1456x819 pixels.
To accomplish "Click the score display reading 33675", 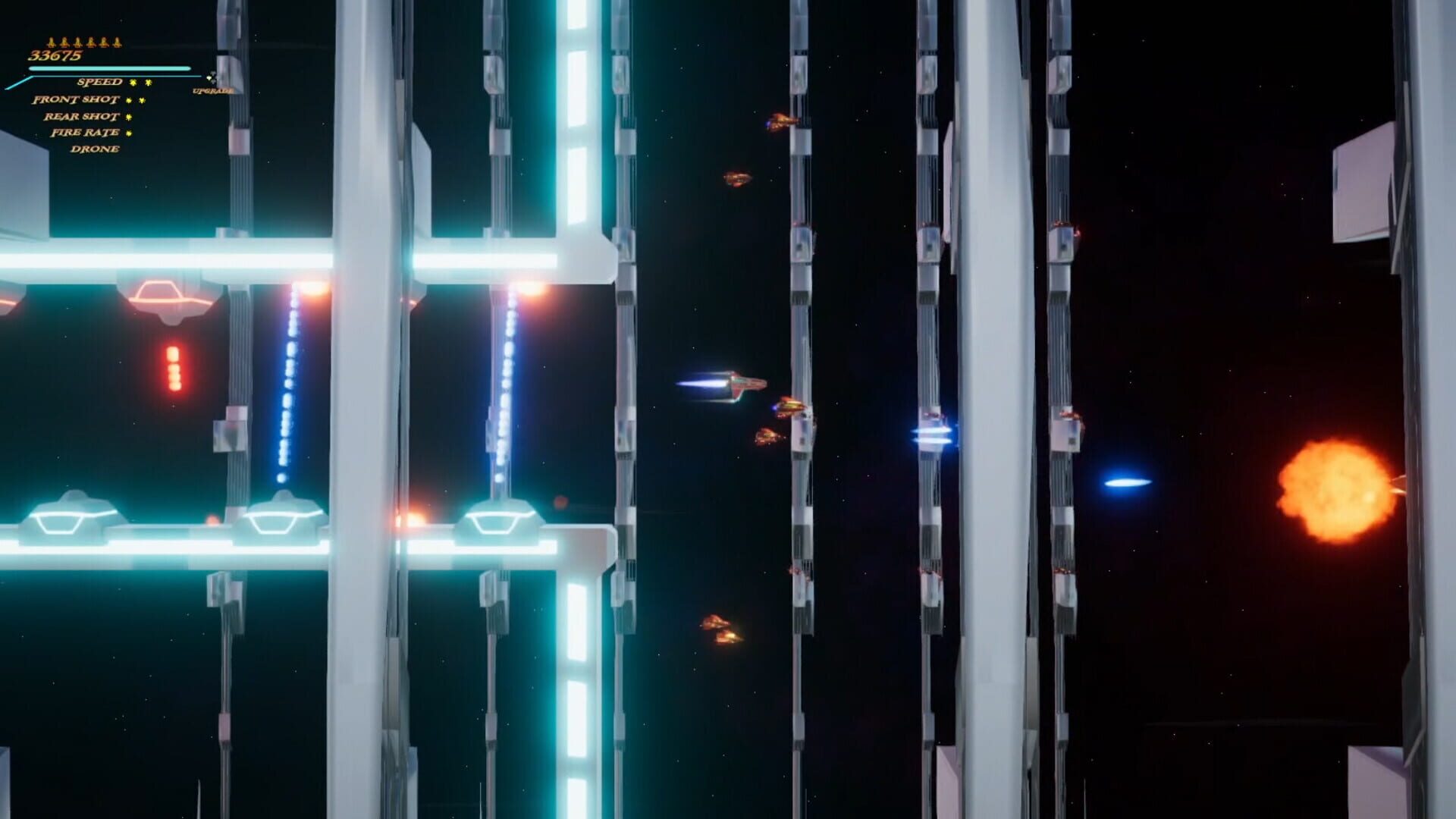I will pyautogui.click(x=55, y=55).
